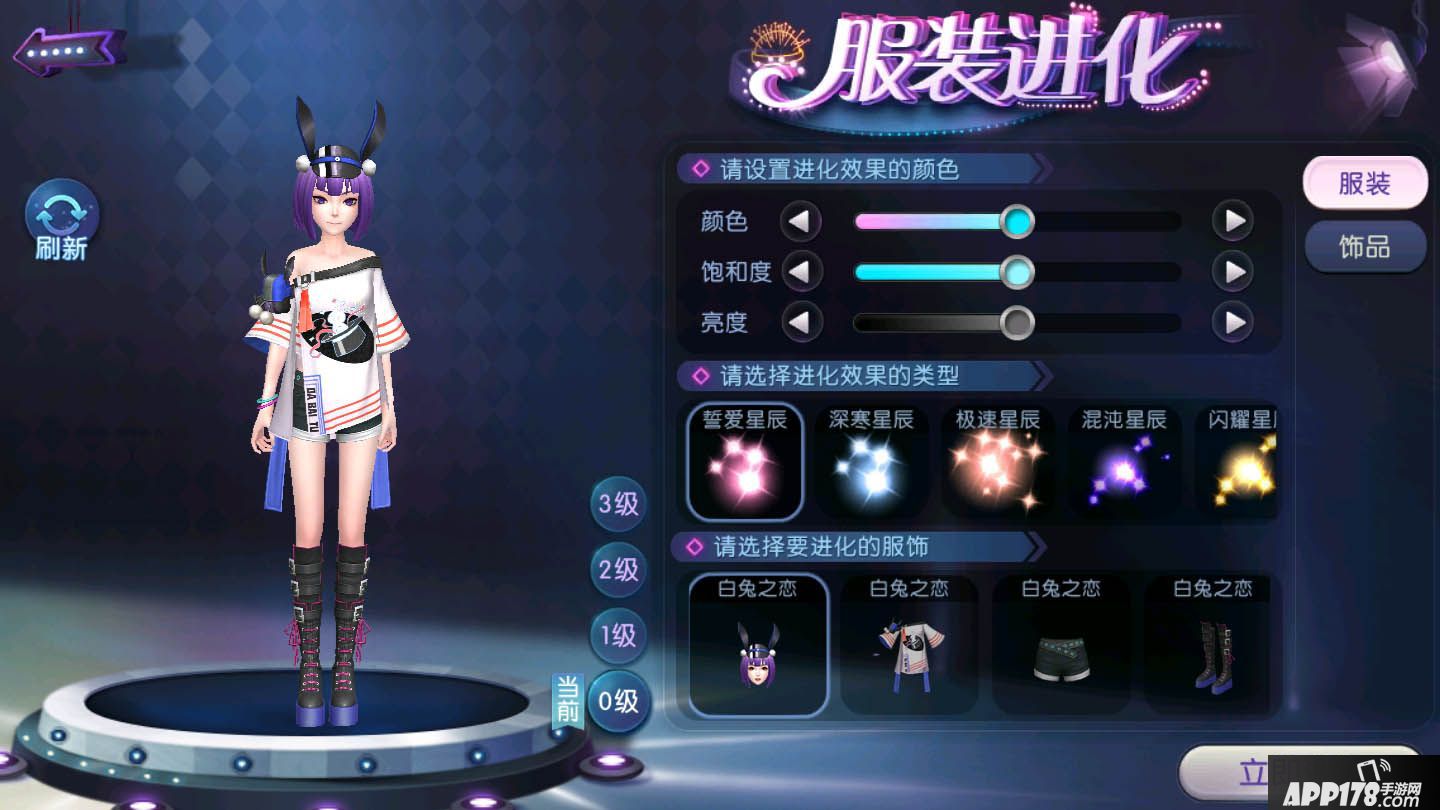Select the 深寒星辰 blue star effect

pos(871,462)
